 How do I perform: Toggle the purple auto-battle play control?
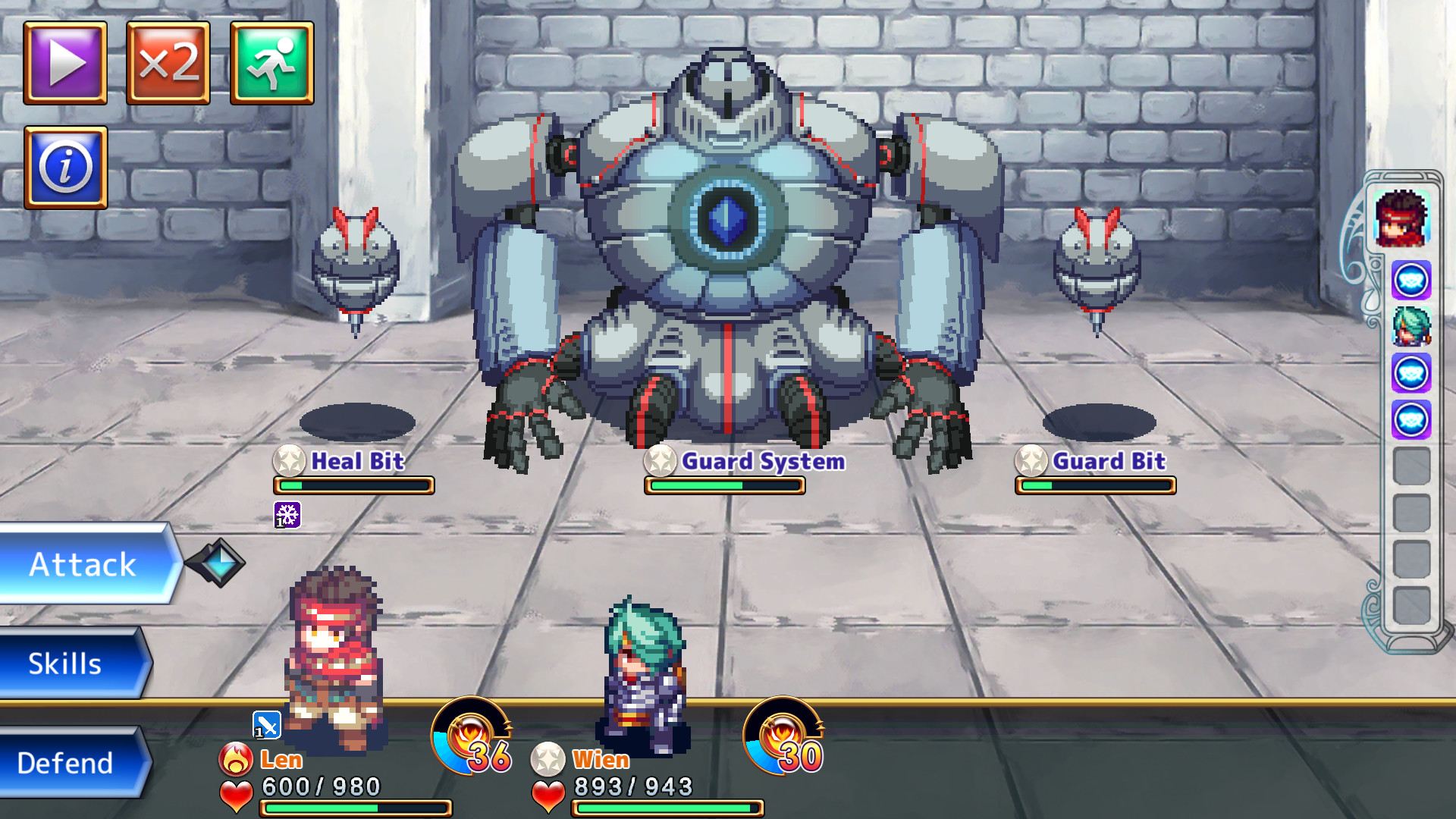coord(64,63)
